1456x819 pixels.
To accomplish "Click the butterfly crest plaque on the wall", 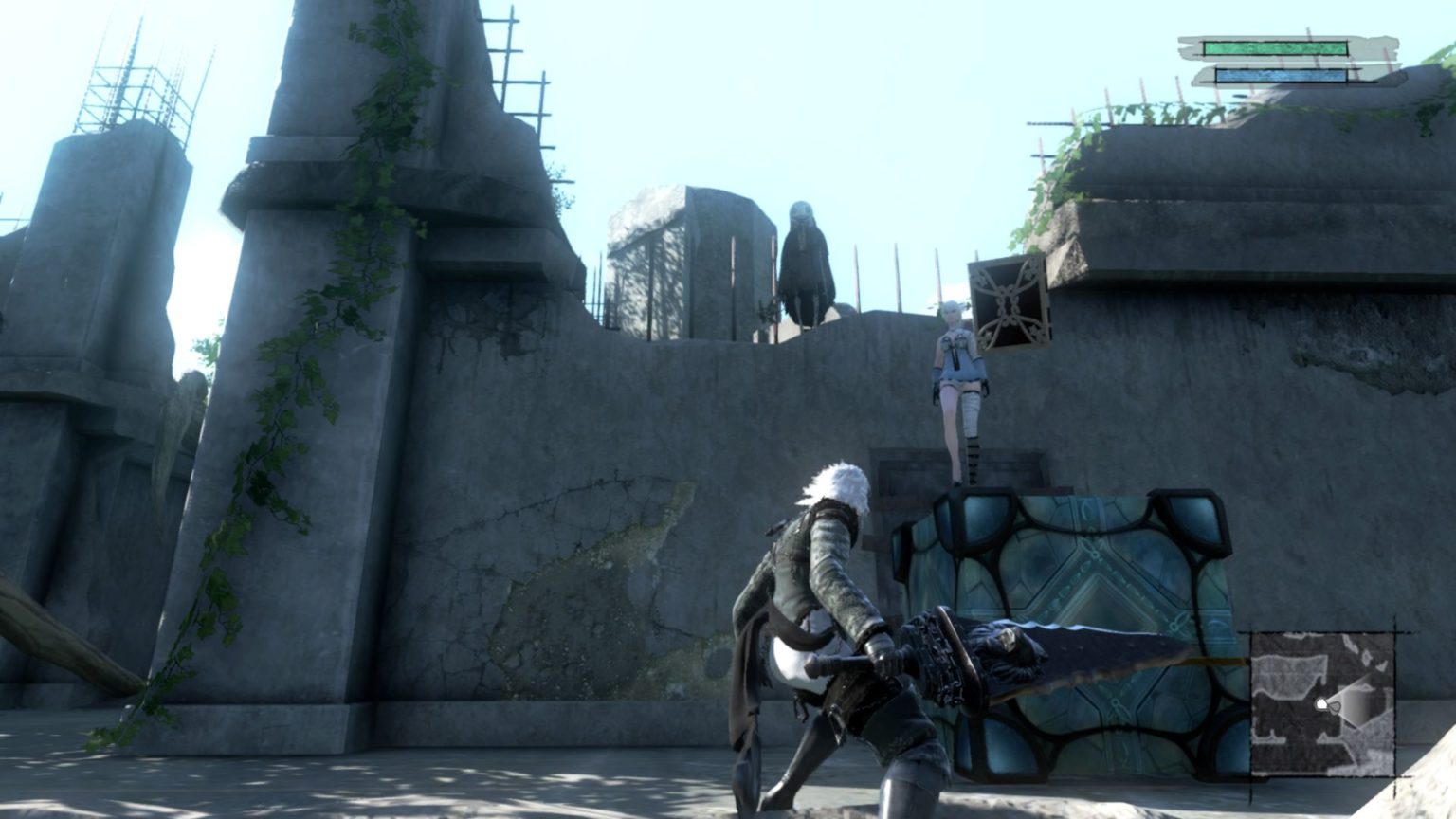I will (1008, 303).
